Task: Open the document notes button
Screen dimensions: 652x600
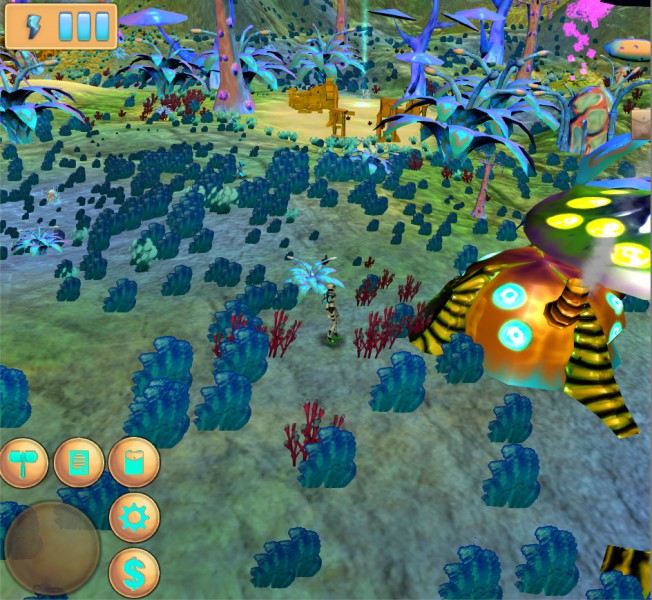Action: [79, 462]
